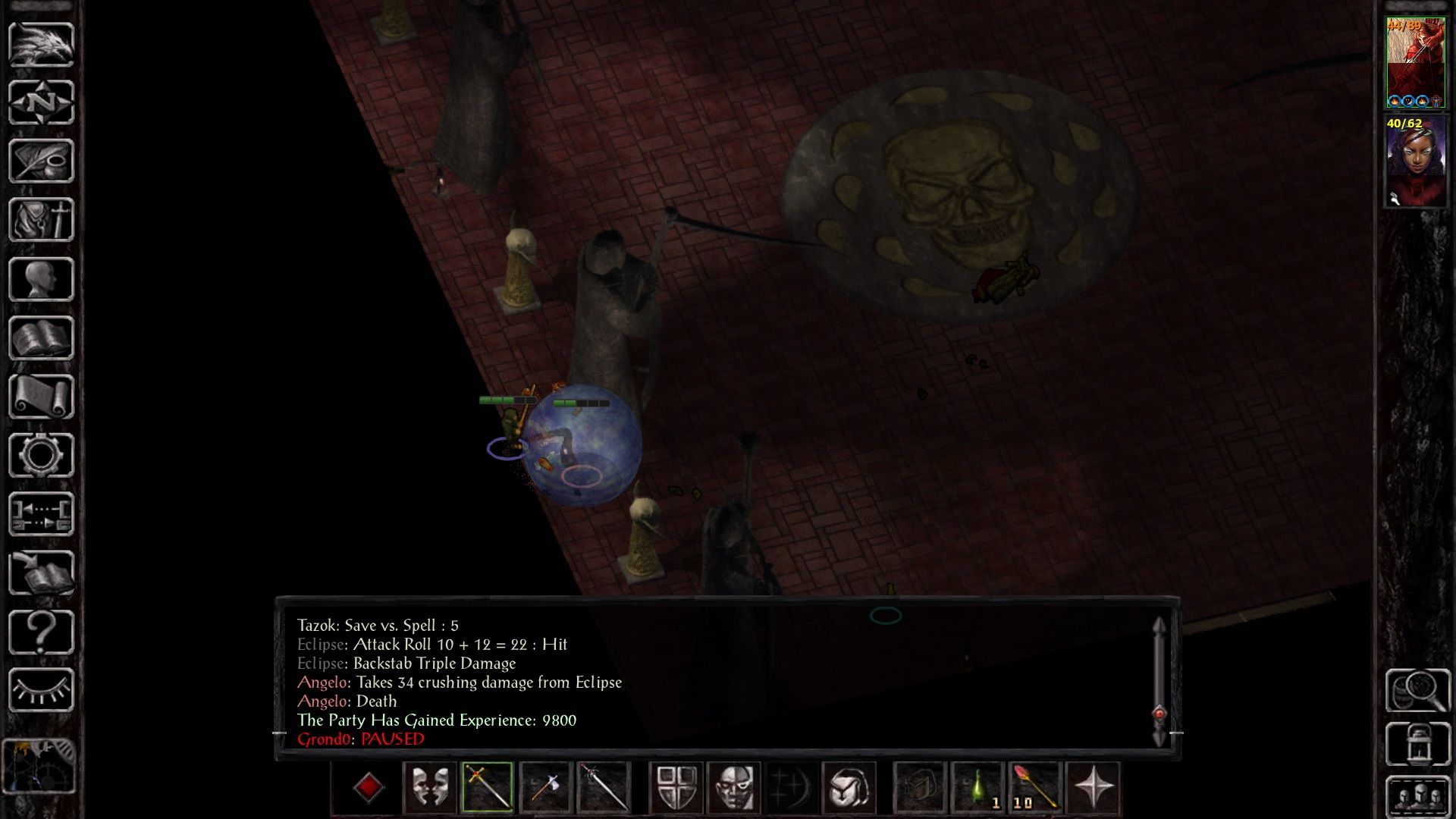Click the magnifying glass highlight button
The image size is (1456, 819).
[x=1417, y=690]
